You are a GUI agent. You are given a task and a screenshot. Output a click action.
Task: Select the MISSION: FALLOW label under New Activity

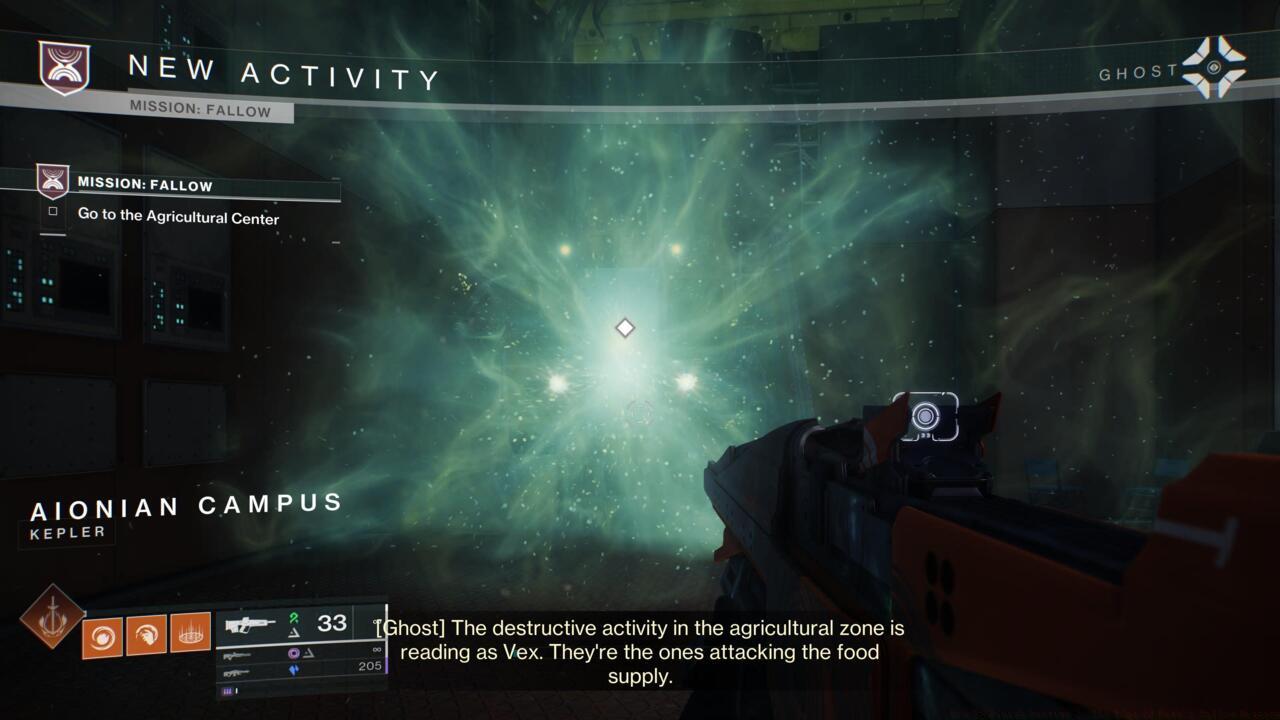click(200, 111)
